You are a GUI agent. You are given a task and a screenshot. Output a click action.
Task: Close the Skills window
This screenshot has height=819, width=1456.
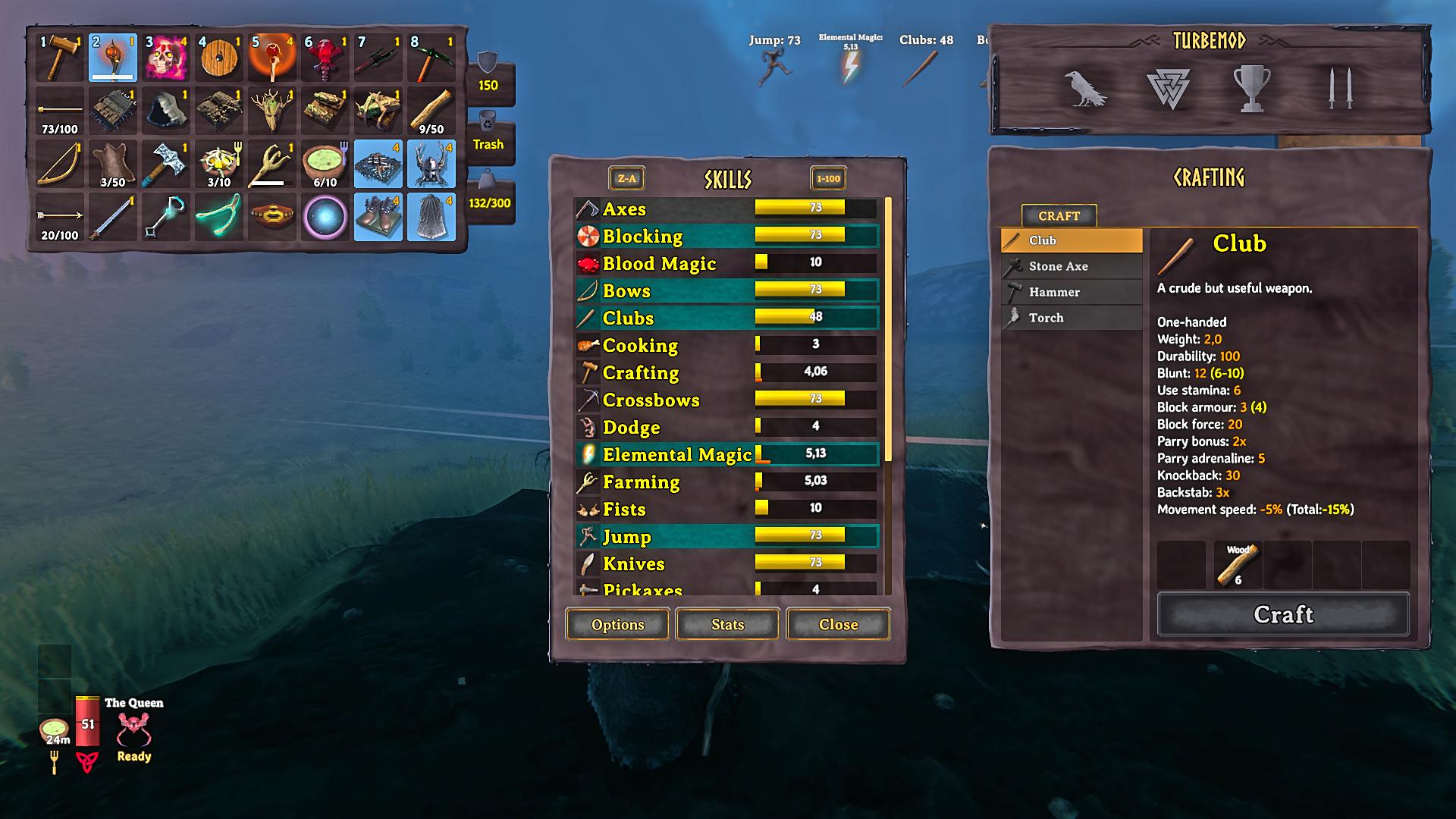(x=838, y=624)
